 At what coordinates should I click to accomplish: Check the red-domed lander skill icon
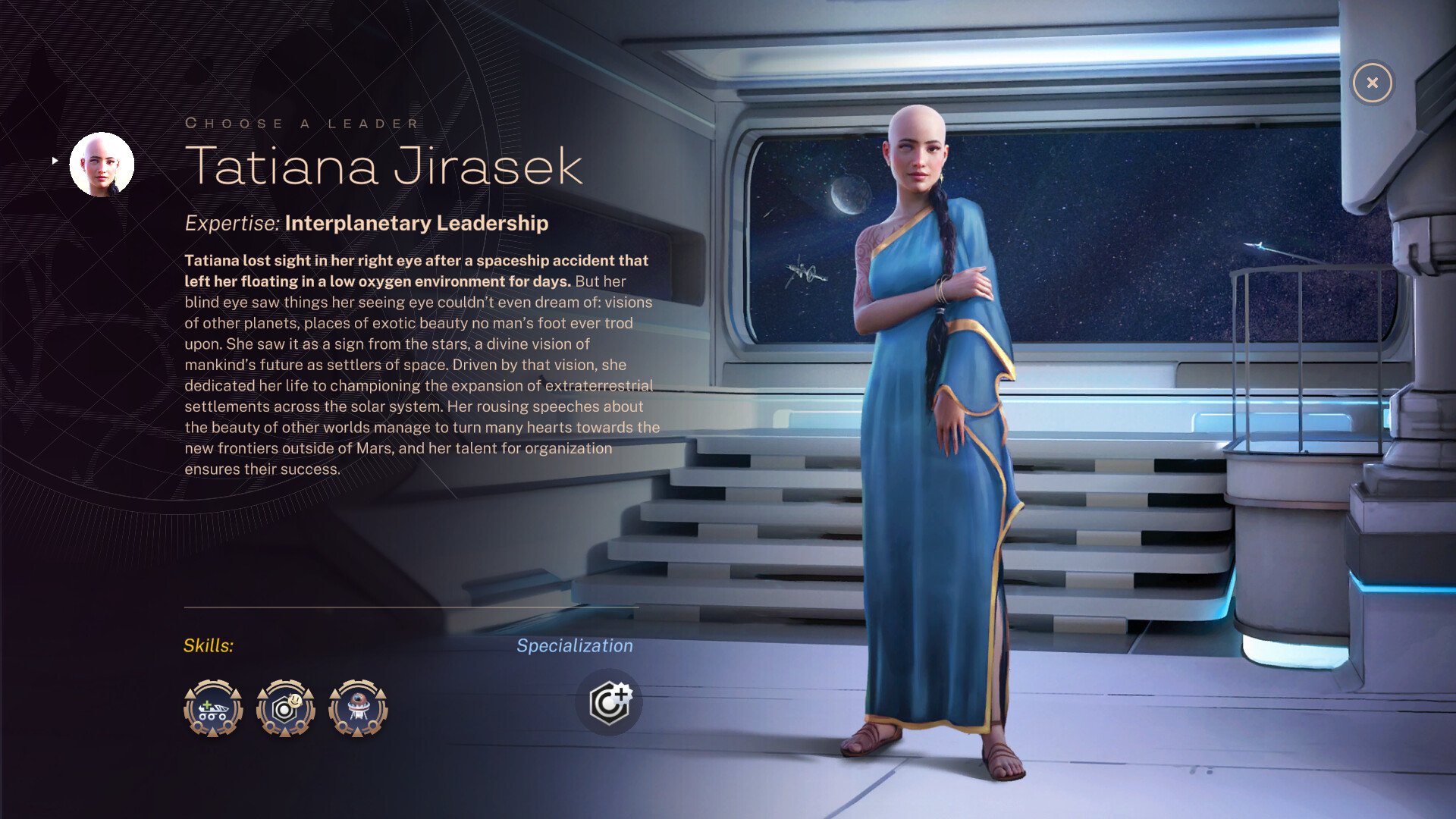(x=358, y=708)
